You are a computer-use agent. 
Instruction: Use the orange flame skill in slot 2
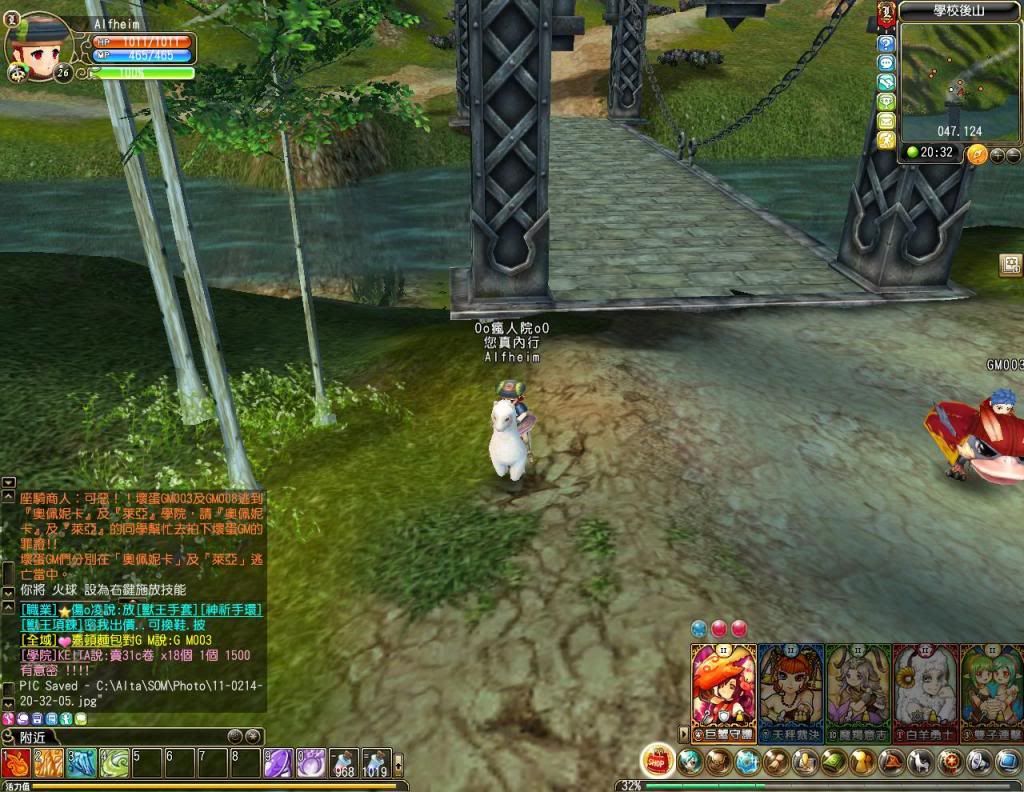click(49, 763)
